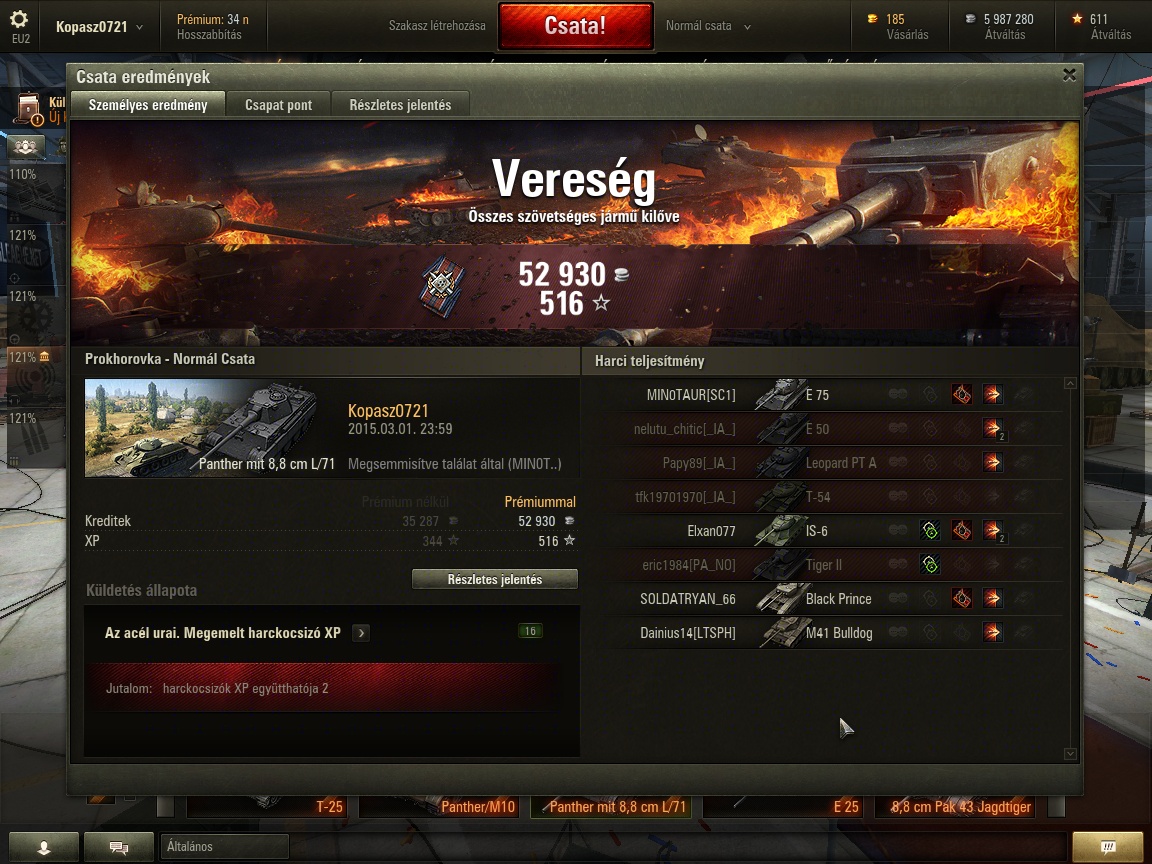Screen dimensions: 1152x864
Task: Expand the Az acél urai mission arrow
Action: click(361, 633)
